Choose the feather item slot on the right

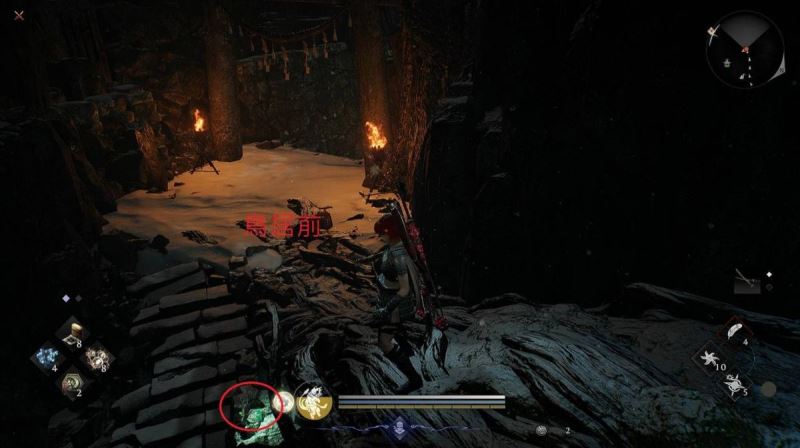737,331
